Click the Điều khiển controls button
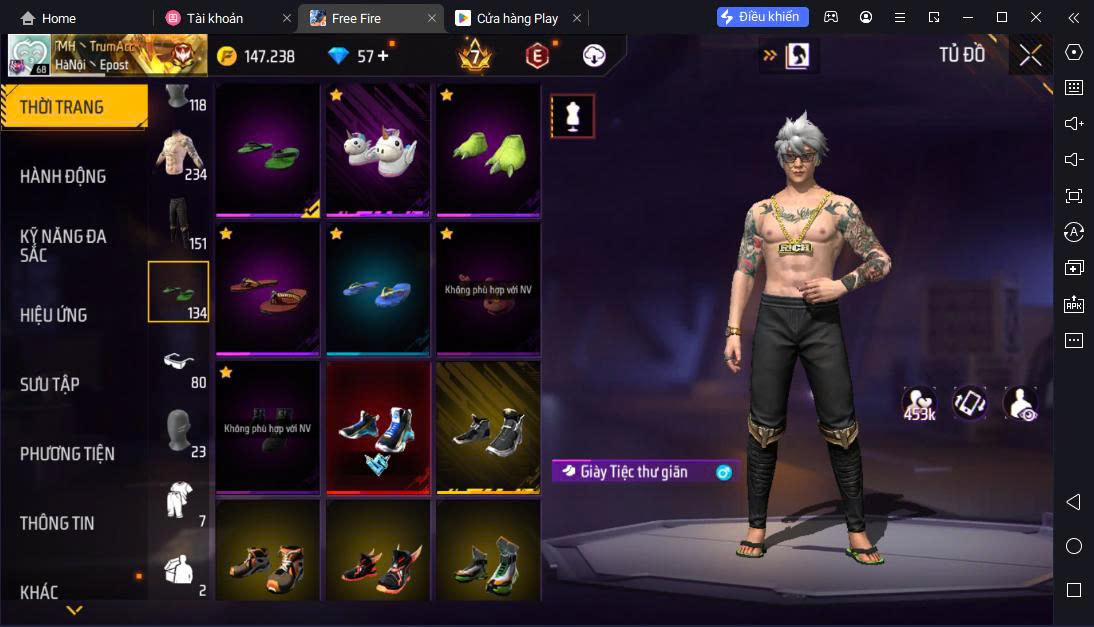The image size is (1094, 627). [x=763, y=17]
